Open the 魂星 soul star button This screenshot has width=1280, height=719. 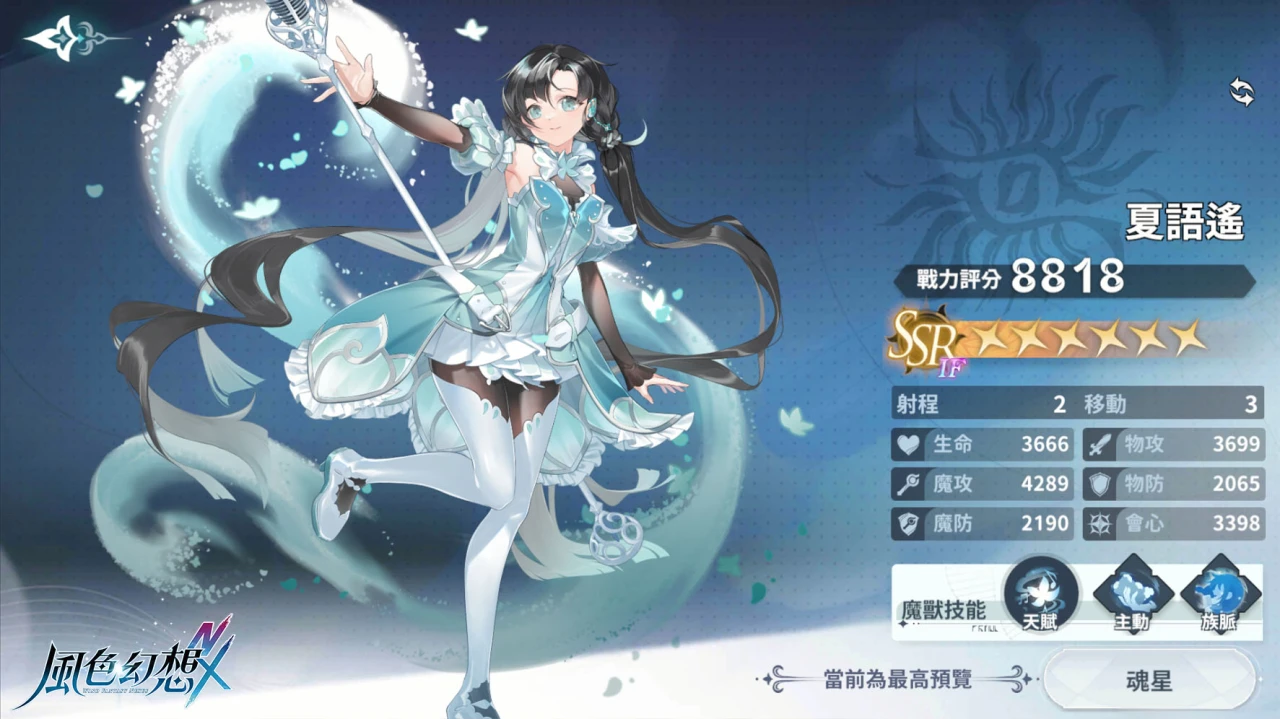pos(1147,682)
